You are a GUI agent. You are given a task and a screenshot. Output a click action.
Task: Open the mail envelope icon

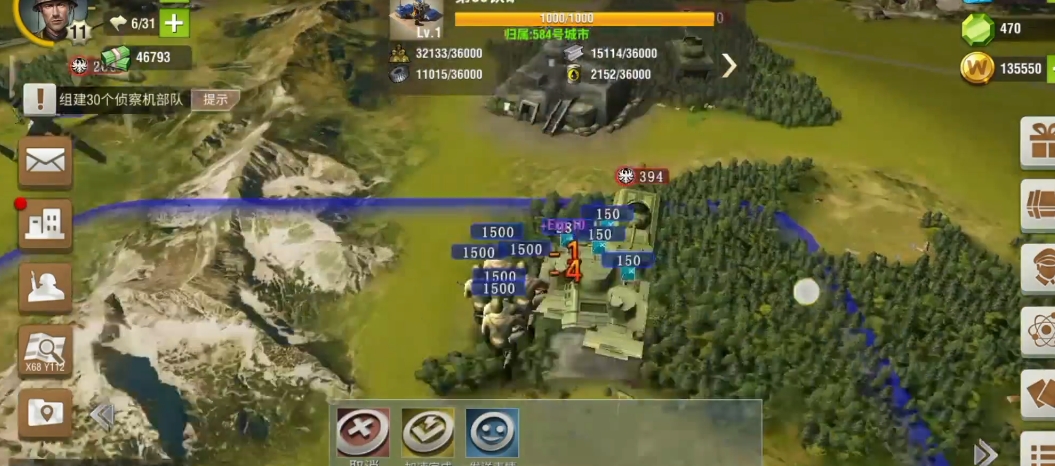point(45,161)
